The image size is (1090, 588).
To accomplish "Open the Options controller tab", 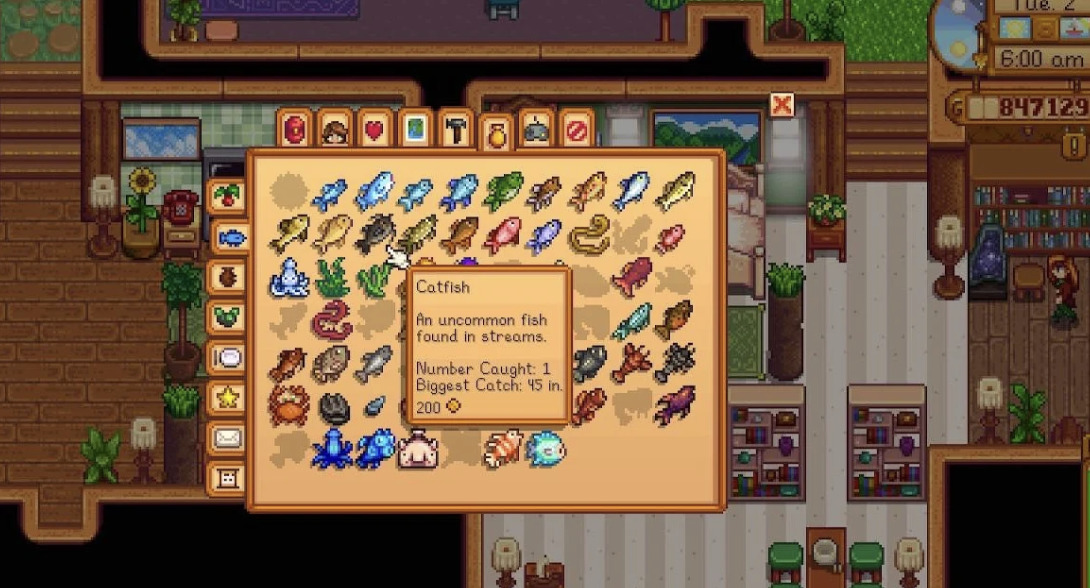I will pyautogui.click(x=536, y=128).
